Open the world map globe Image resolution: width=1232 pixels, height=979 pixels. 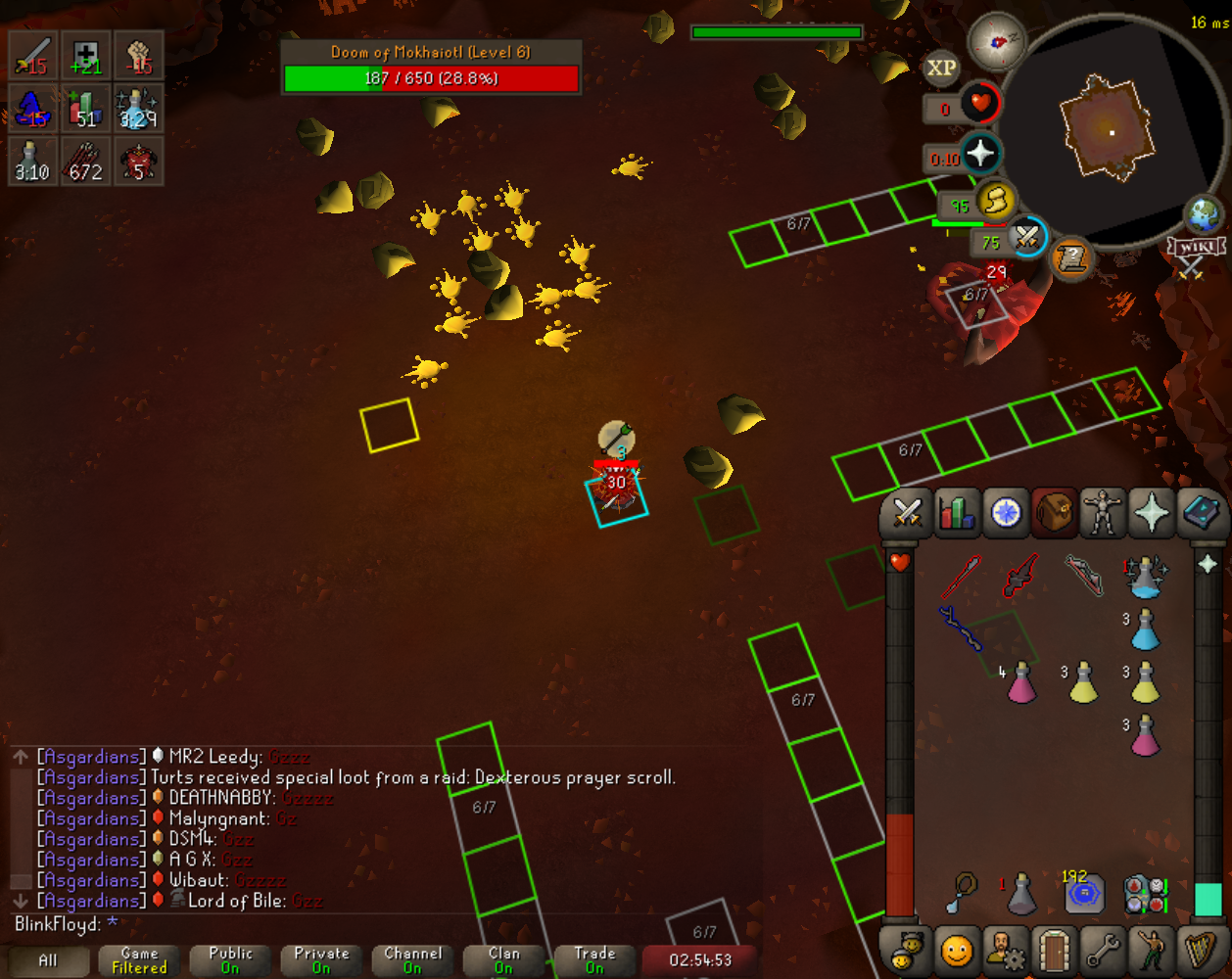coord(1204,213)
